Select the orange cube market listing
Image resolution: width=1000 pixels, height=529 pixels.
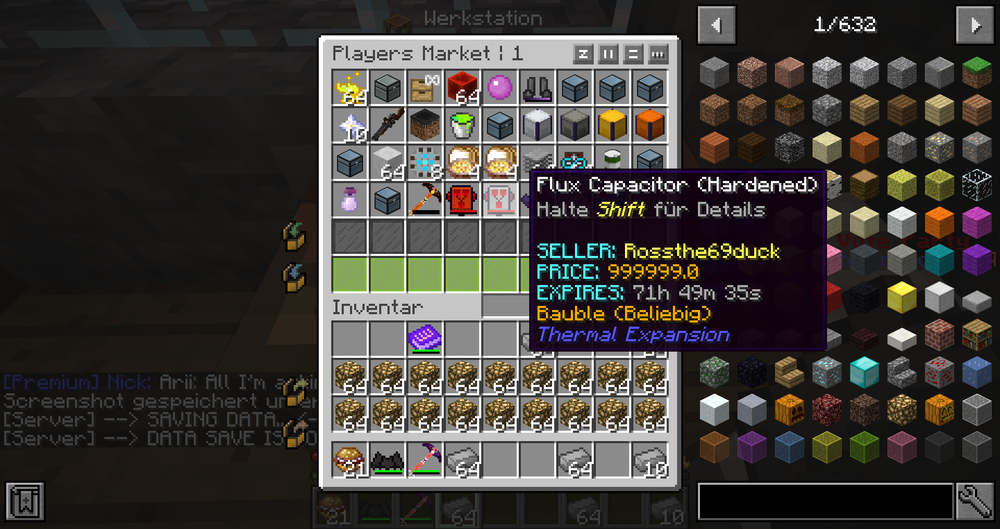tap(648, 125)
